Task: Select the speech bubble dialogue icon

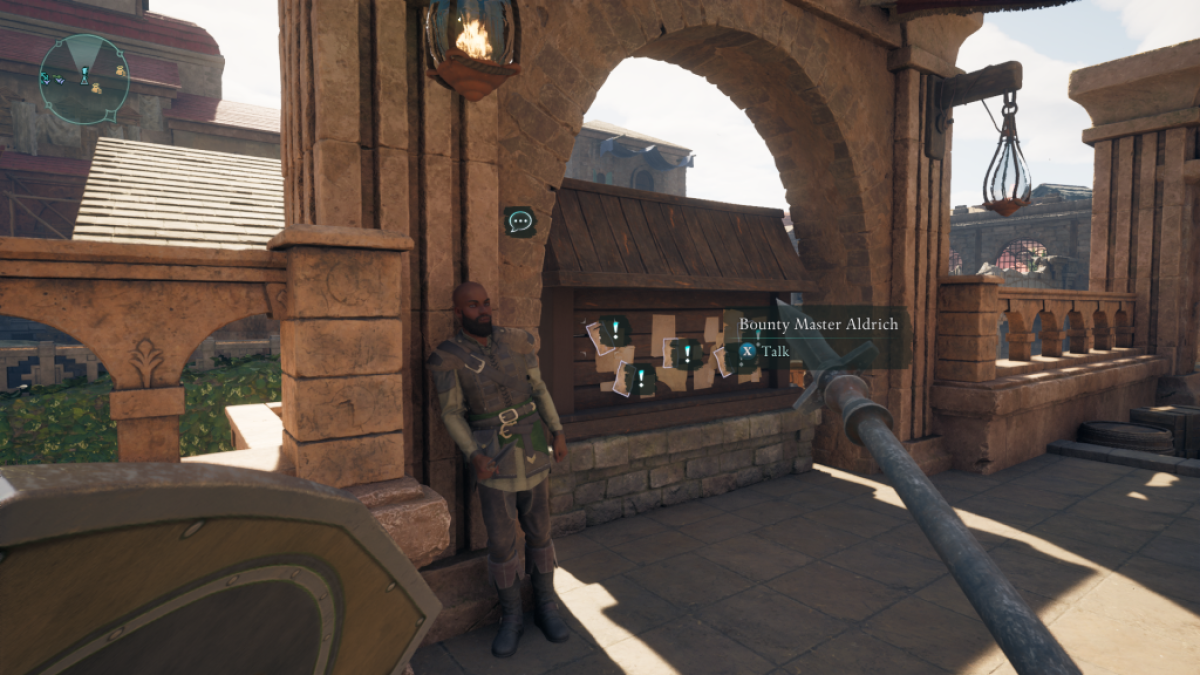Action: click(519, 221)
